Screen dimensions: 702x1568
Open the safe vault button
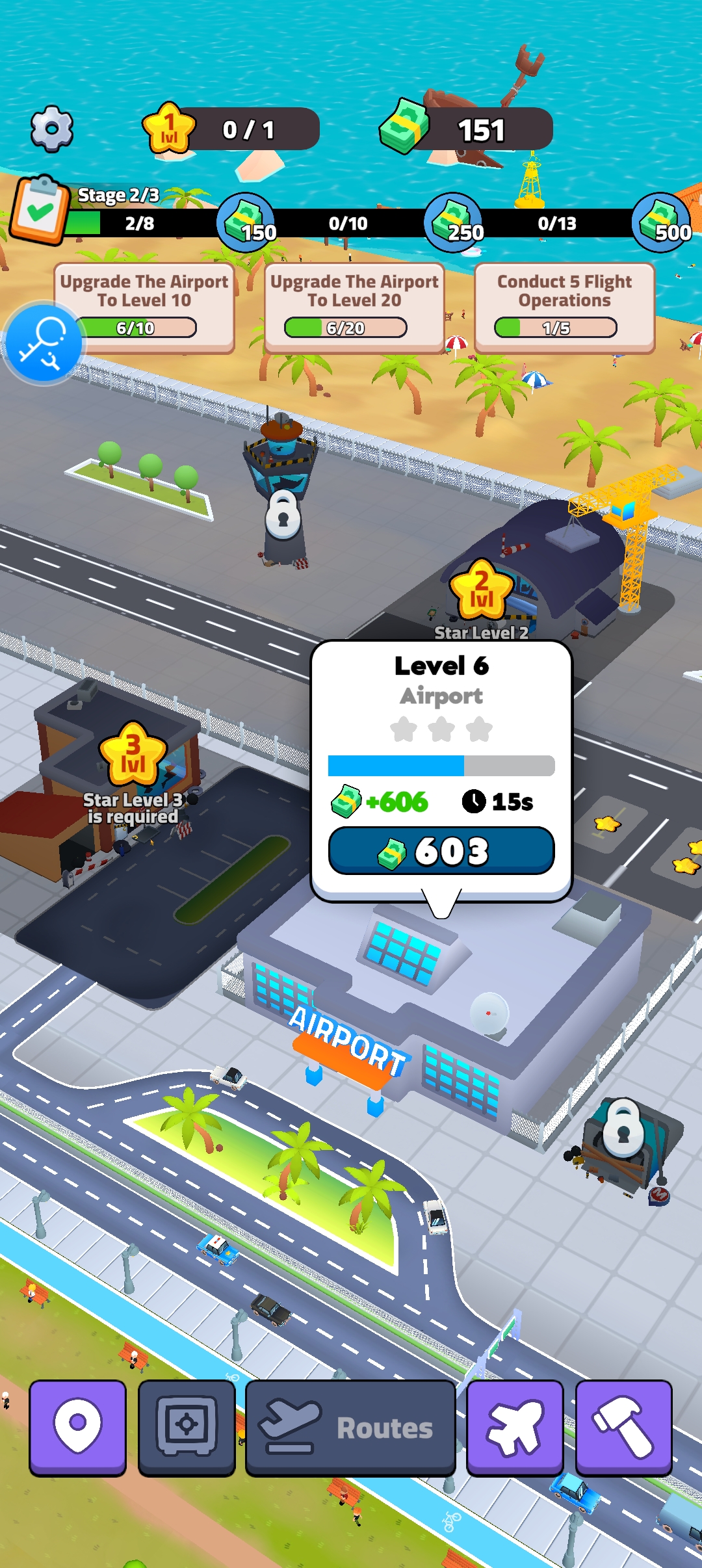[x=187, y=1427]
